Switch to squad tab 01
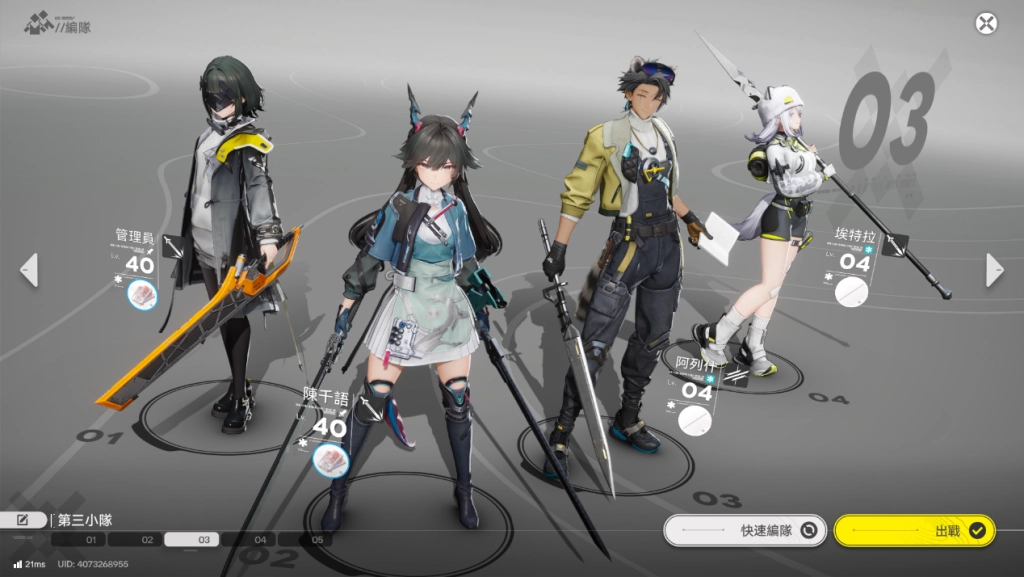Viewport: 1024px width, 577px height. coord(90,540)
